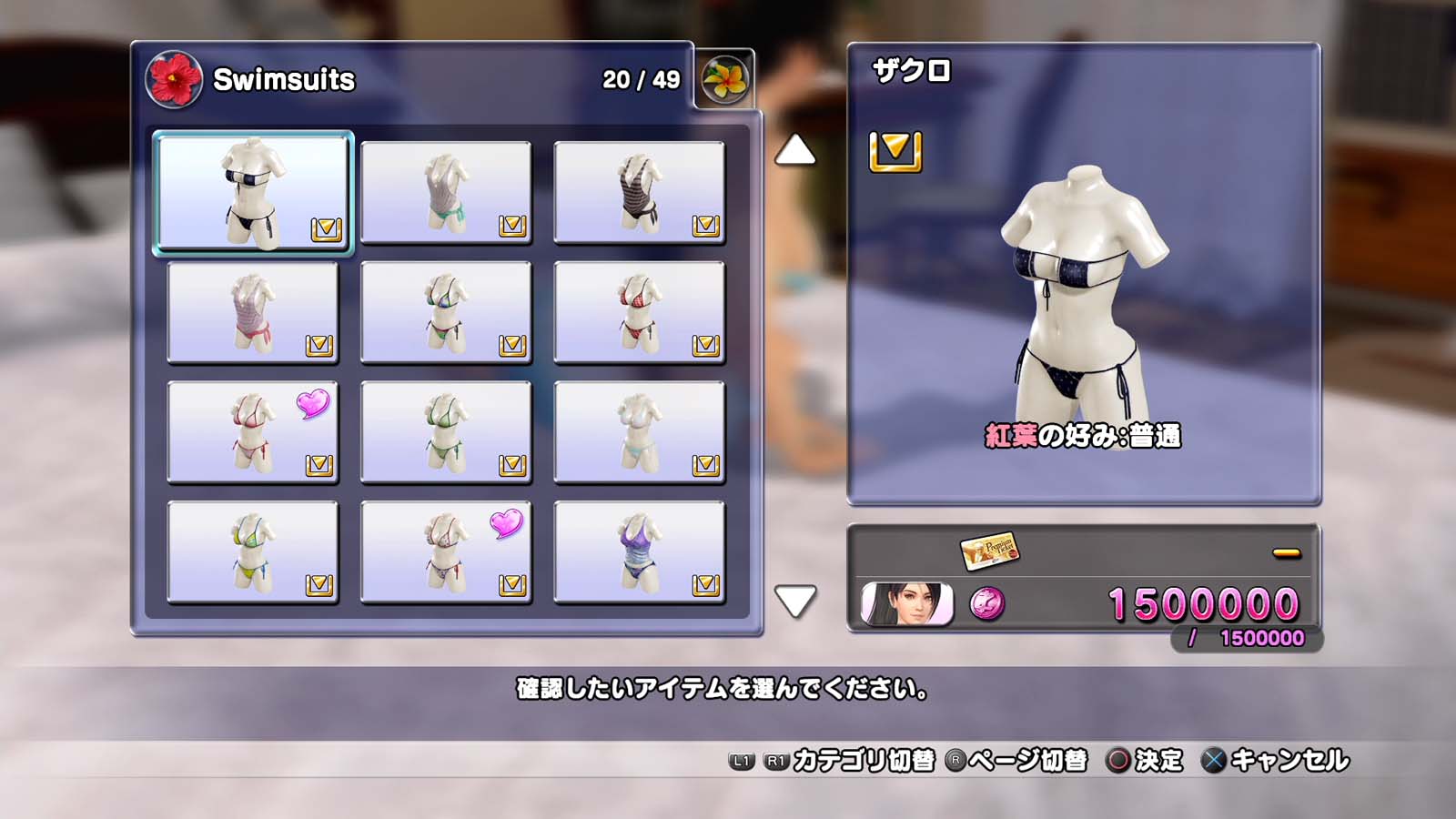Viewport: 1456px width, 819px height.
Task: Click the page-up triangle arrow
Action: [794, 150]
